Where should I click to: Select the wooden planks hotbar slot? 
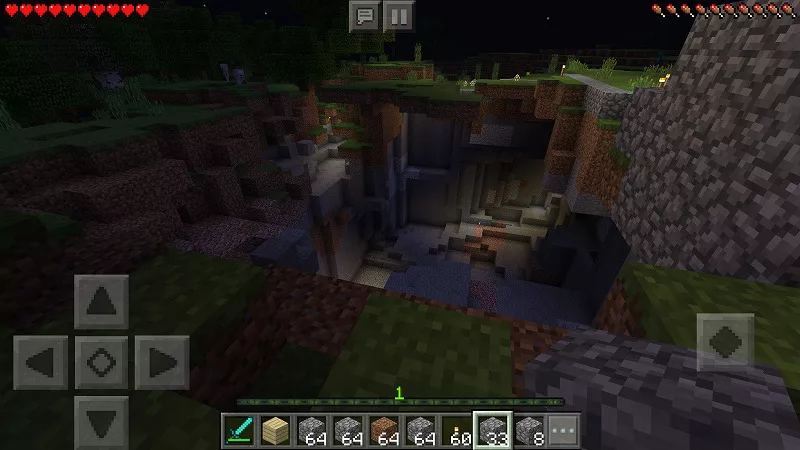pyautogui.click(x=276, y=431)
